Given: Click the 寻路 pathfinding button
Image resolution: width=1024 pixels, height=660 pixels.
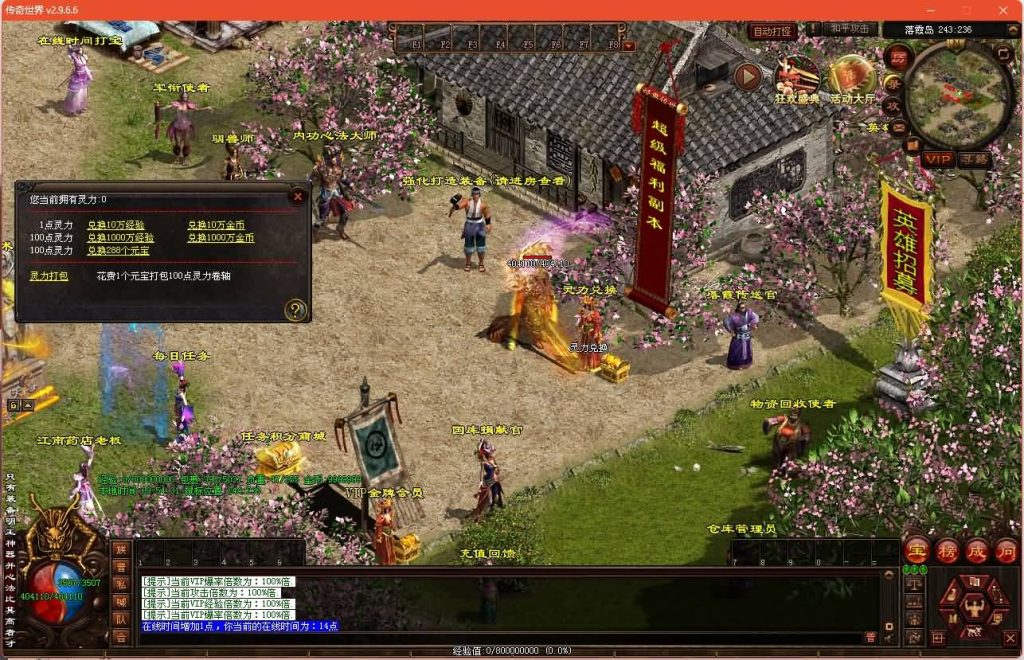Looking at the screenshot, I should pyautogui.click(x=973, y=160).
